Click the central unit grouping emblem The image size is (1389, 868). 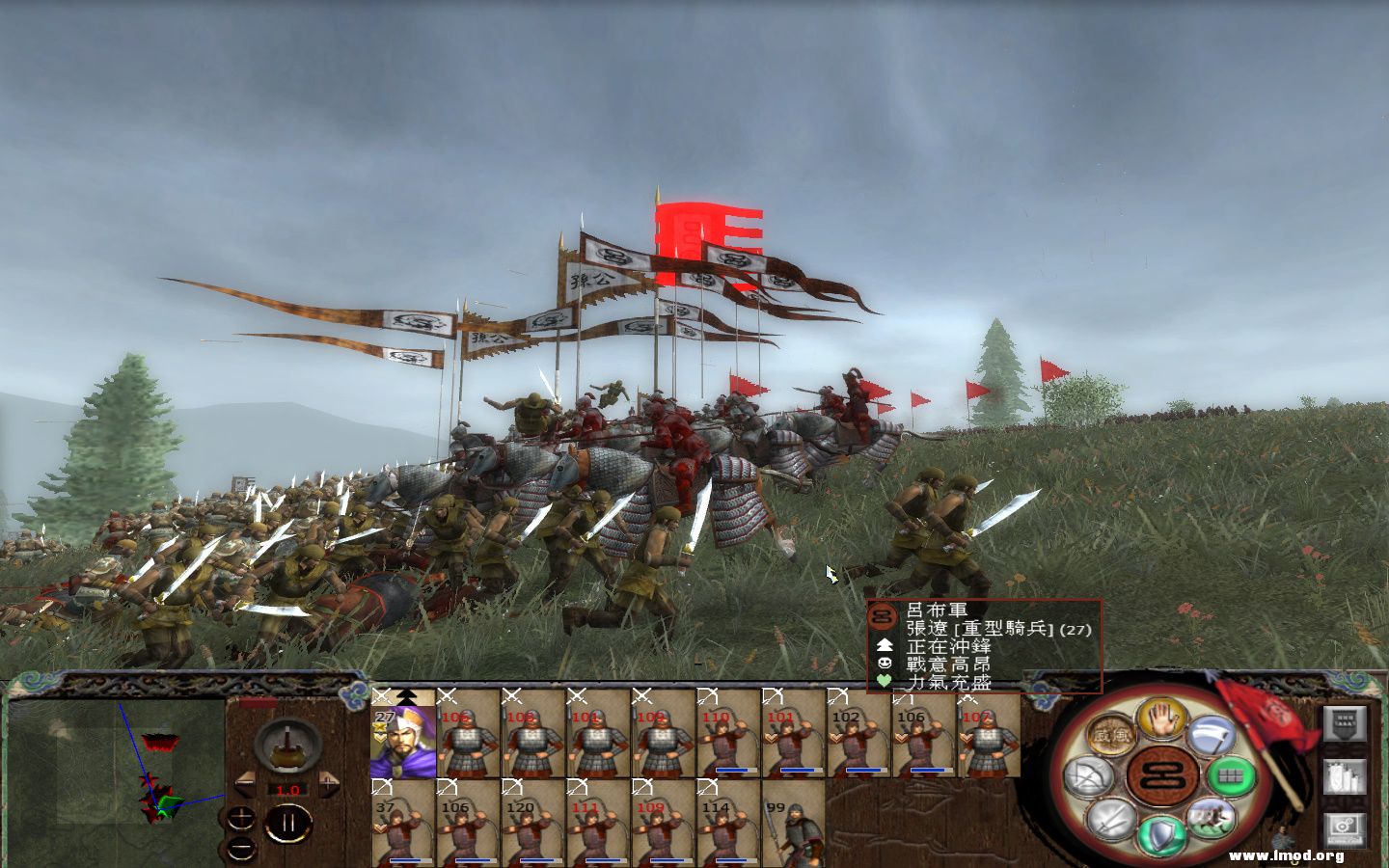pos(1161,774)
